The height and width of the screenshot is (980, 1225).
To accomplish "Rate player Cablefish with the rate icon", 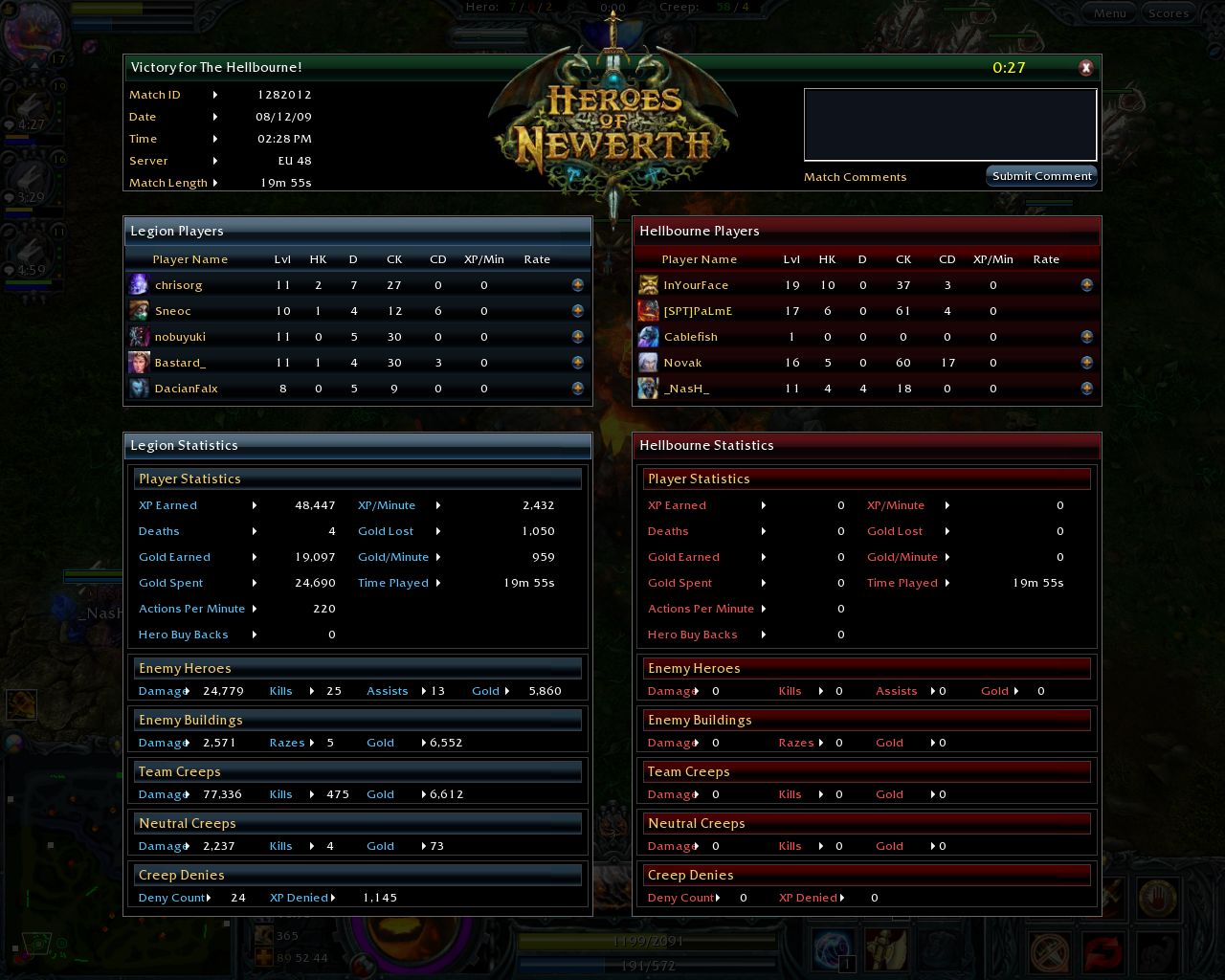I will 1086,337.
